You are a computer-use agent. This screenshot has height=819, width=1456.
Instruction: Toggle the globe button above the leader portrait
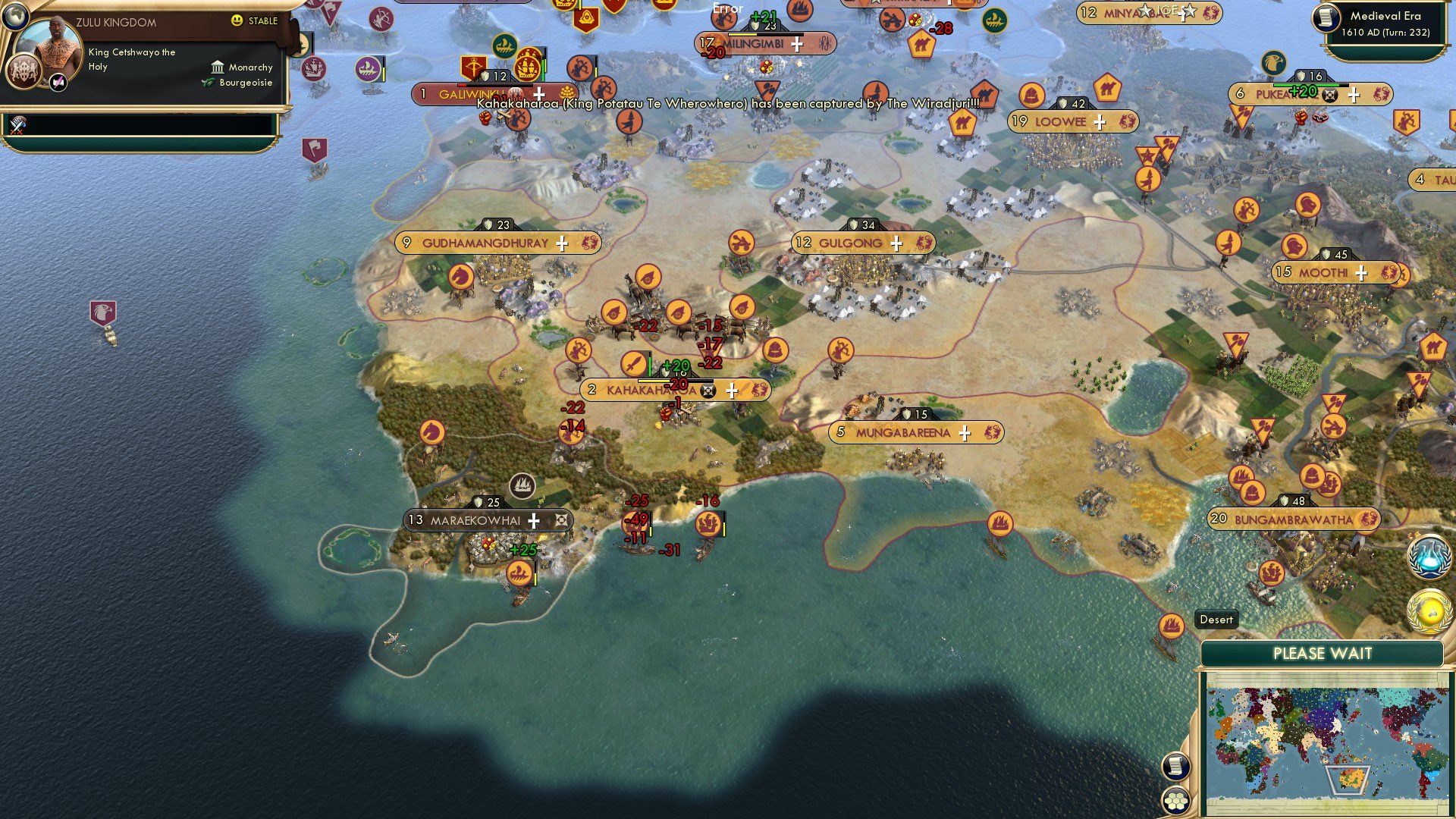click(x=15, y=17)
